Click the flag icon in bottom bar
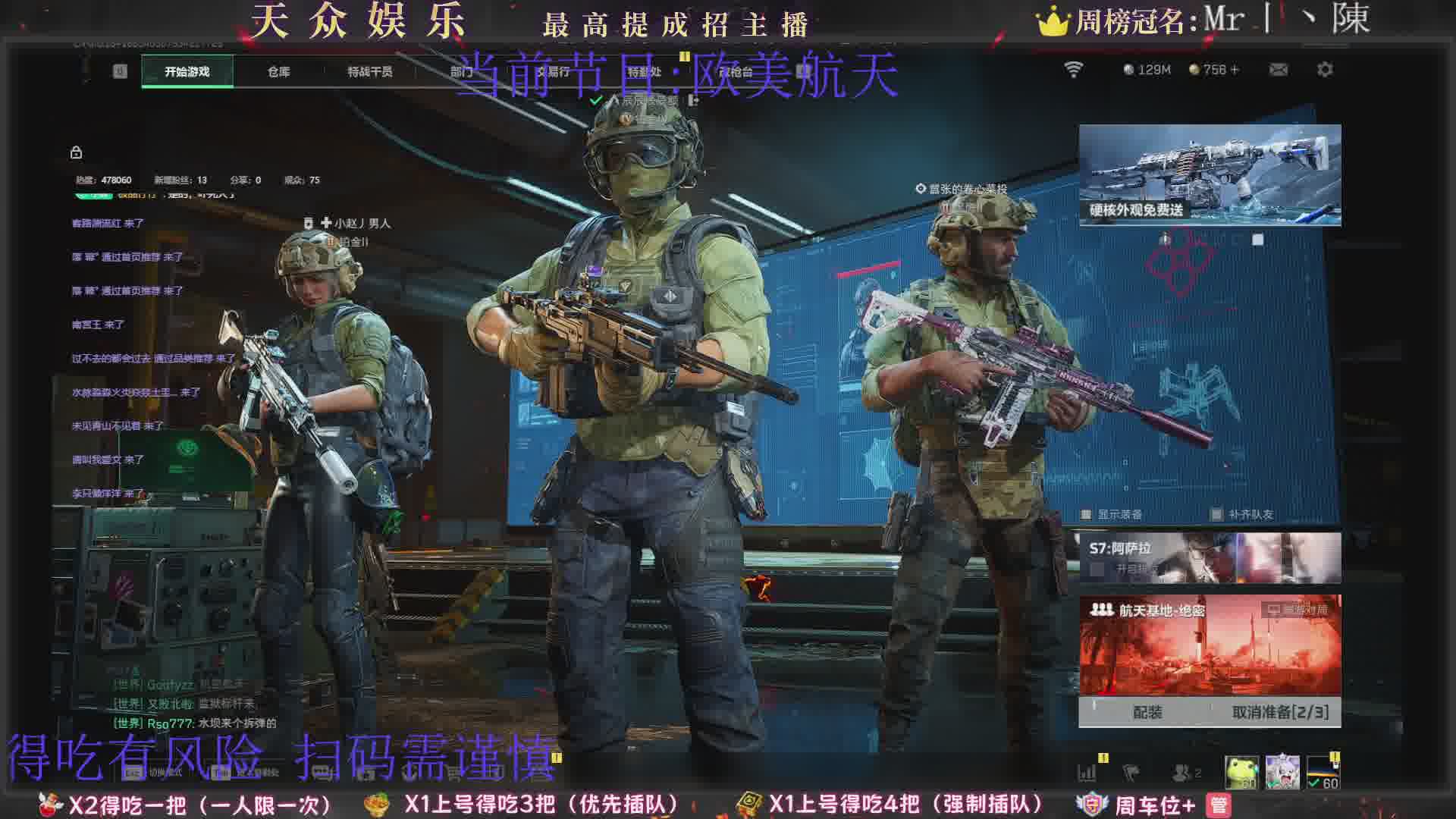The width and height of the screenshot is (1456, 819). pyautogui.click(x=1131, y=773)
